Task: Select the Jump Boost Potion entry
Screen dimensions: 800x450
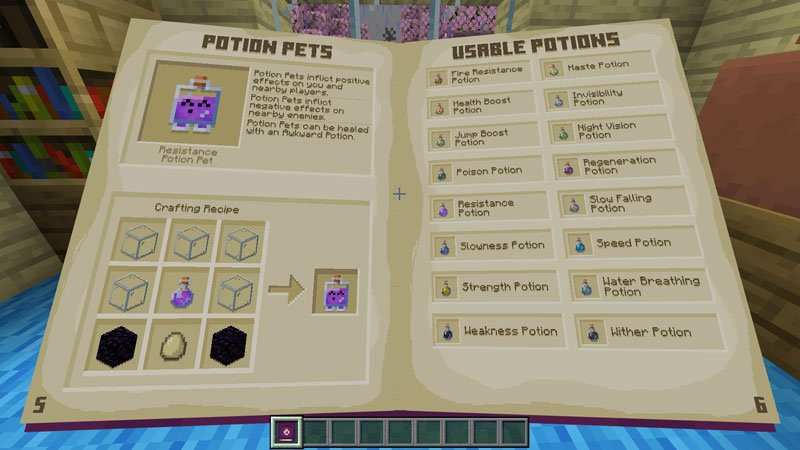Action: [x=484, y=138]
